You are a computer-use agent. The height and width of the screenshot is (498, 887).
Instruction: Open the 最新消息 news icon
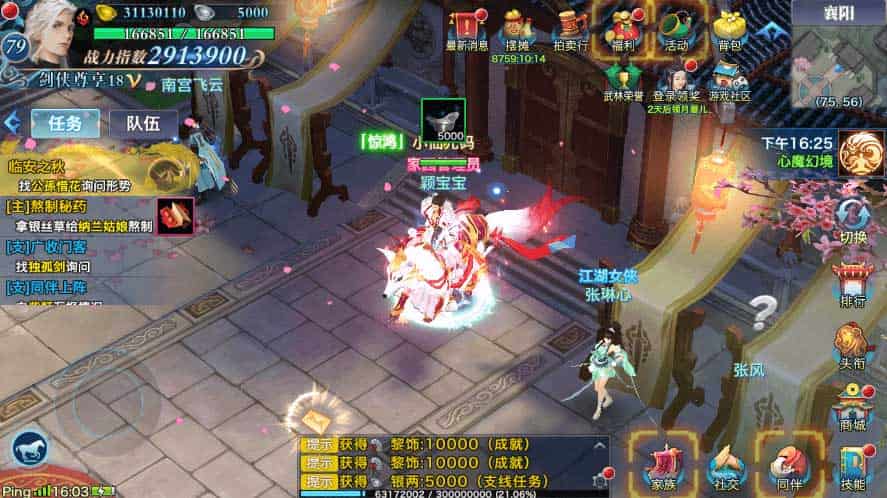coord(466,28)
